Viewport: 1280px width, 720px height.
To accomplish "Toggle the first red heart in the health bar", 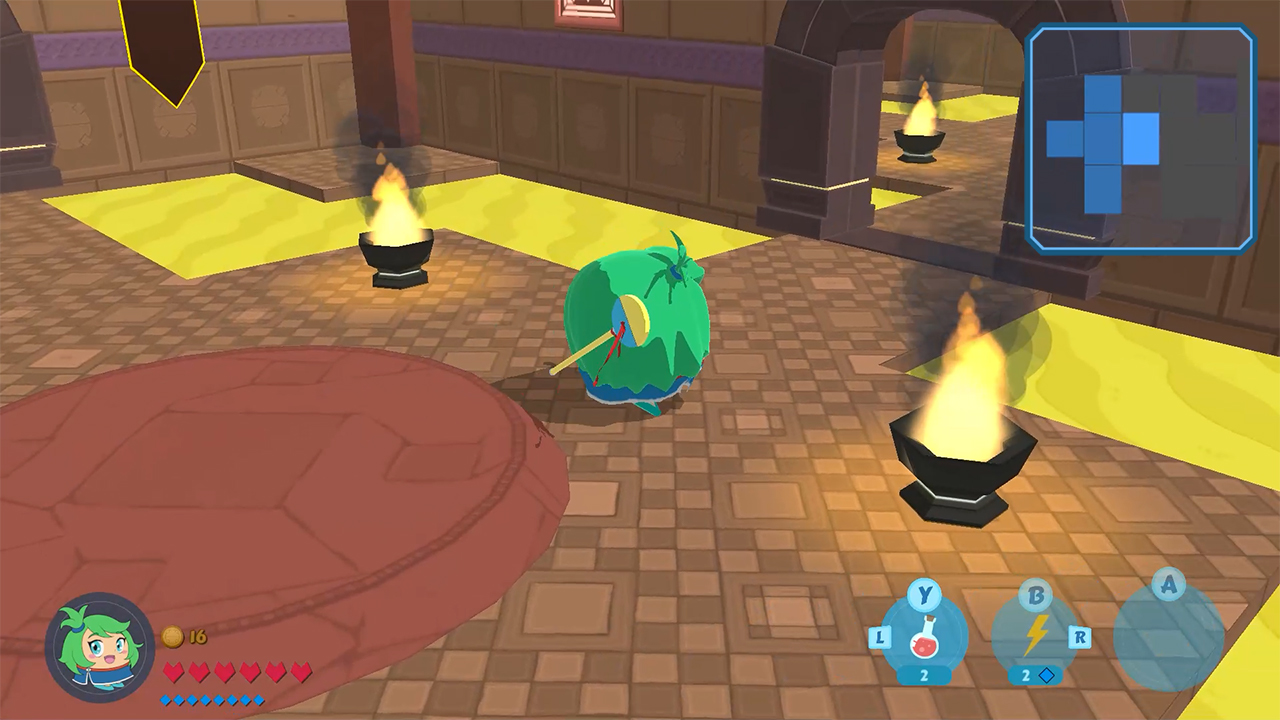I will coord(175,673).
